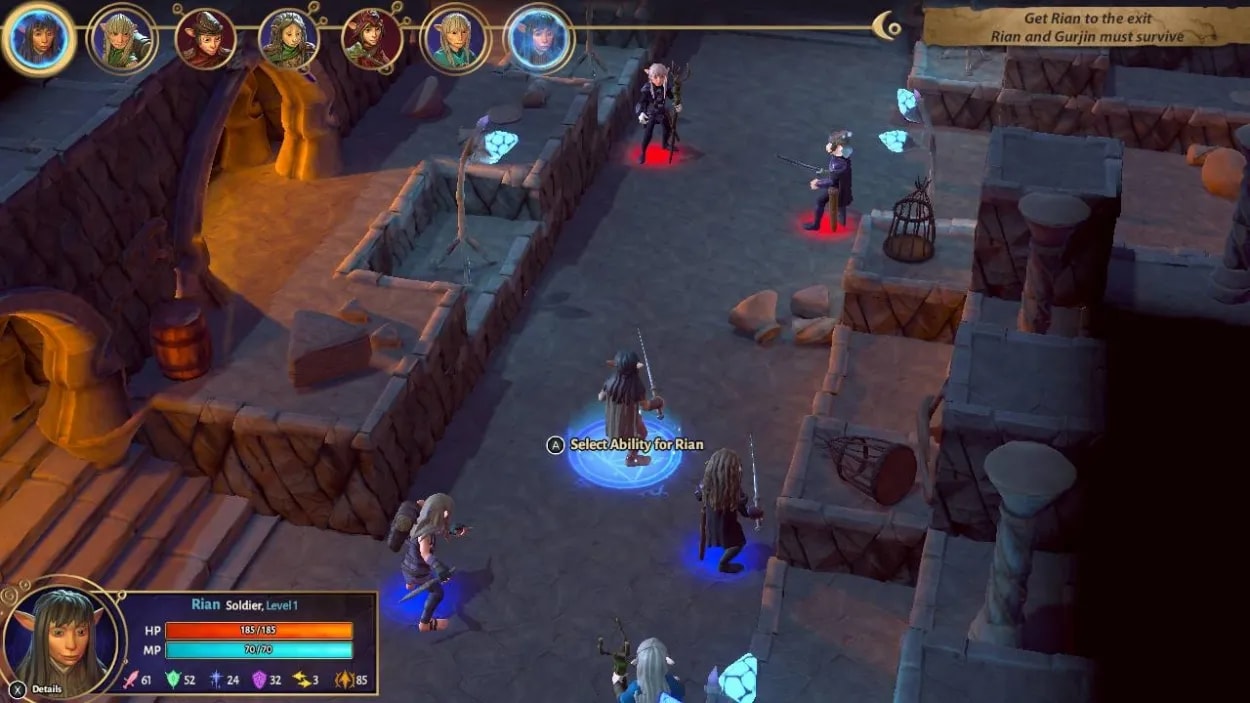Select Rian's gold-ringed current-turn portrait
The image size is (1250, 703).
tap(39, 38)
